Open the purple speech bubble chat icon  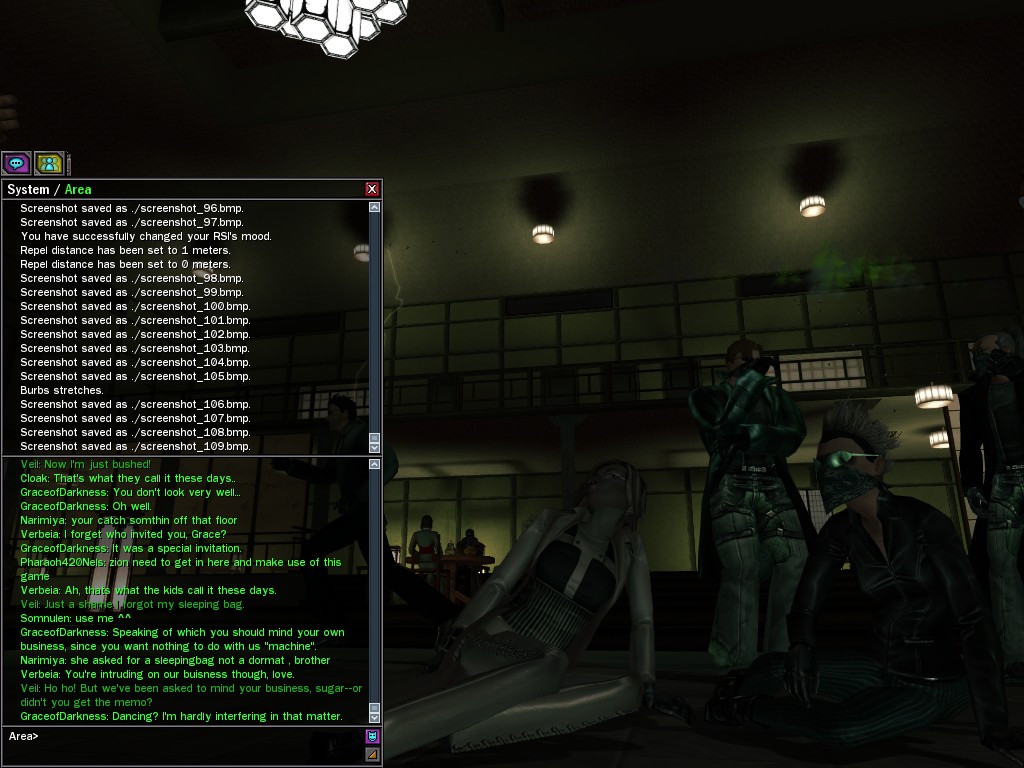tap(16, 163)
